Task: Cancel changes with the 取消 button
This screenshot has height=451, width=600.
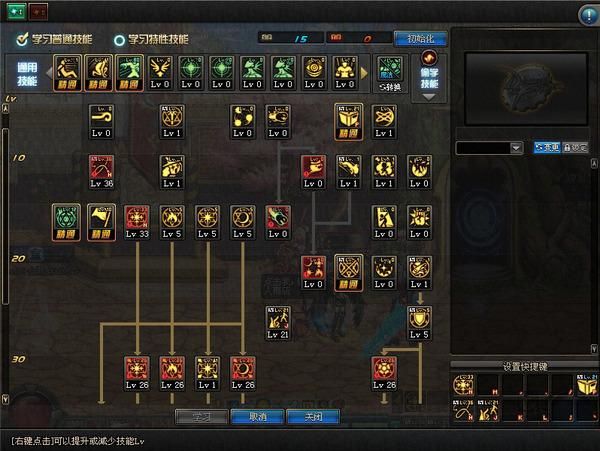Action: tap(255, 416)
